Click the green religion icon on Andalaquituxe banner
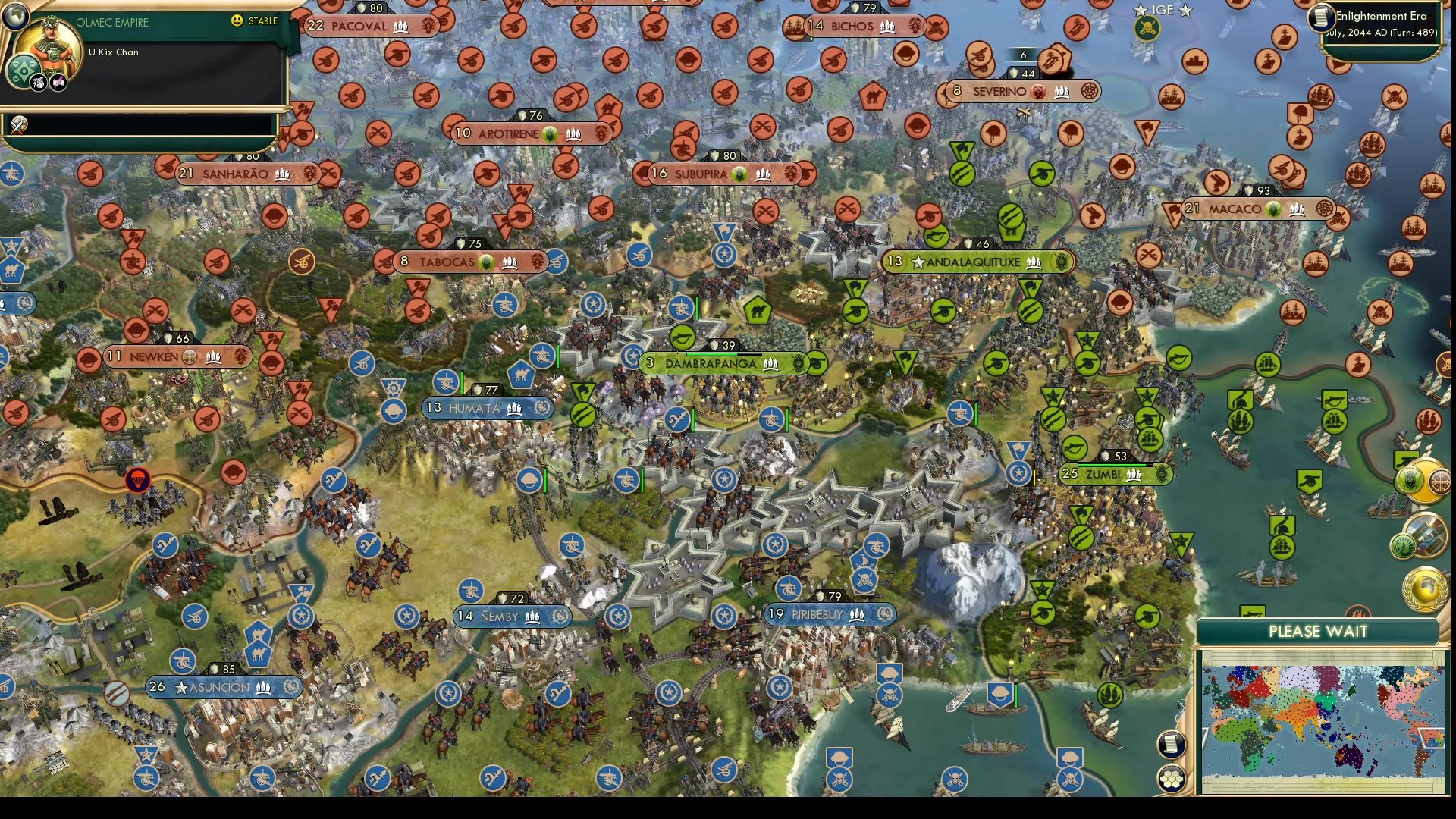Screen dimensions: 1456x819 pyautogui.click(x=1062, y=262)
